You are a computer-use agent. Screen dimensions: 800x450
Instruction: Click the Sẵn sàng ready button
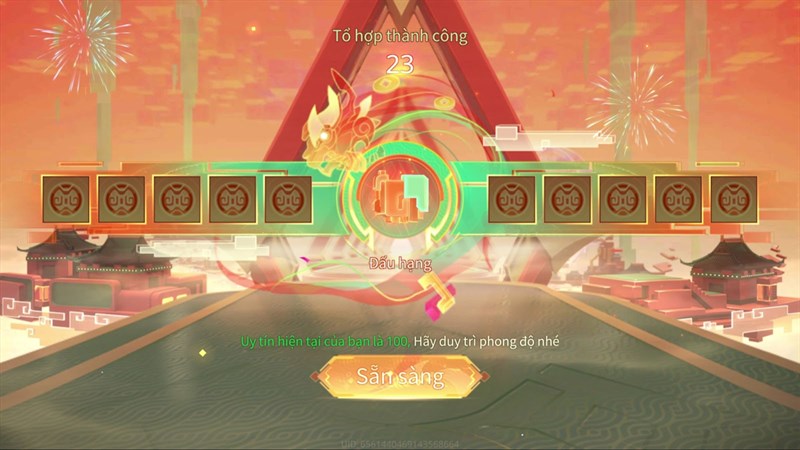400,378
